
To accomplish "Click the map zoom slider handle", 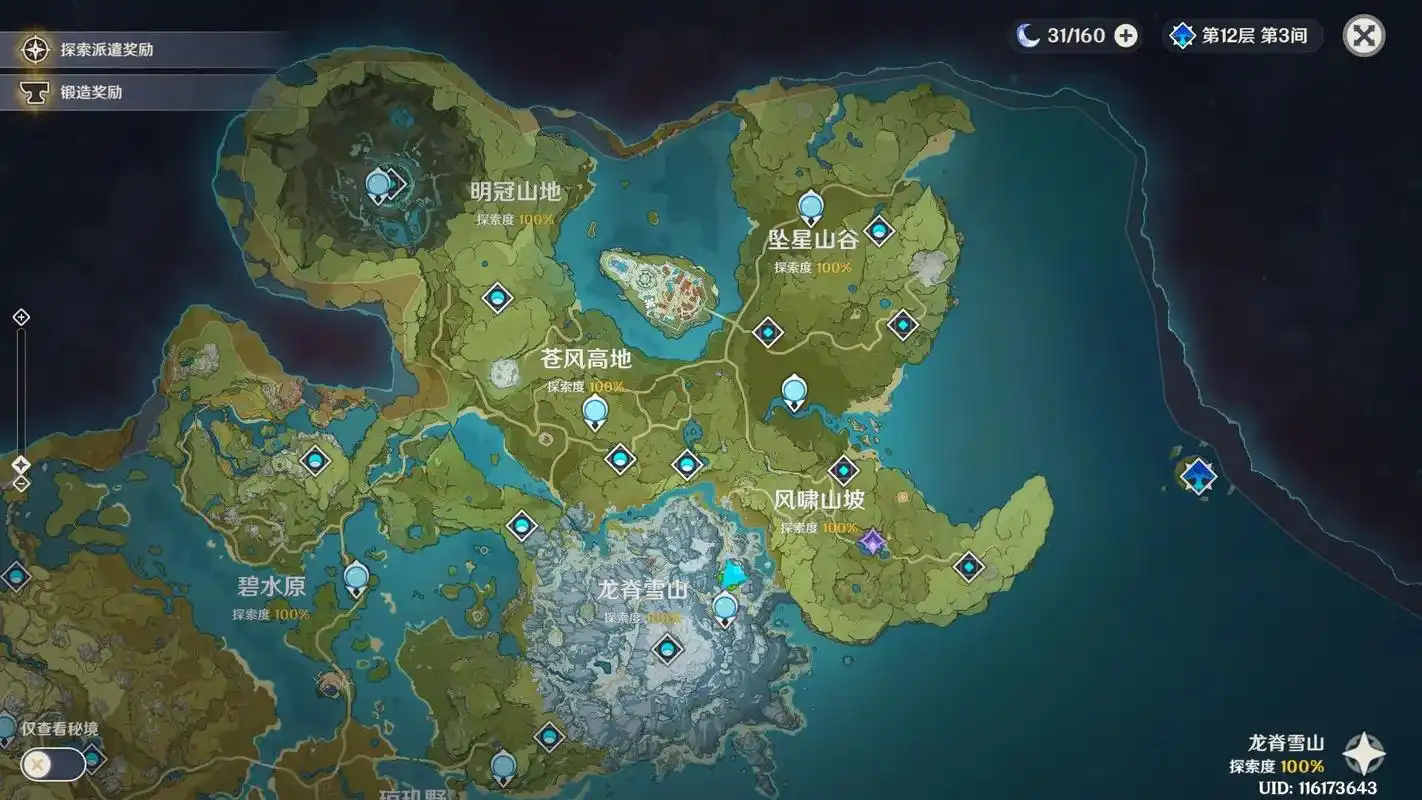I will pos(21,465).
